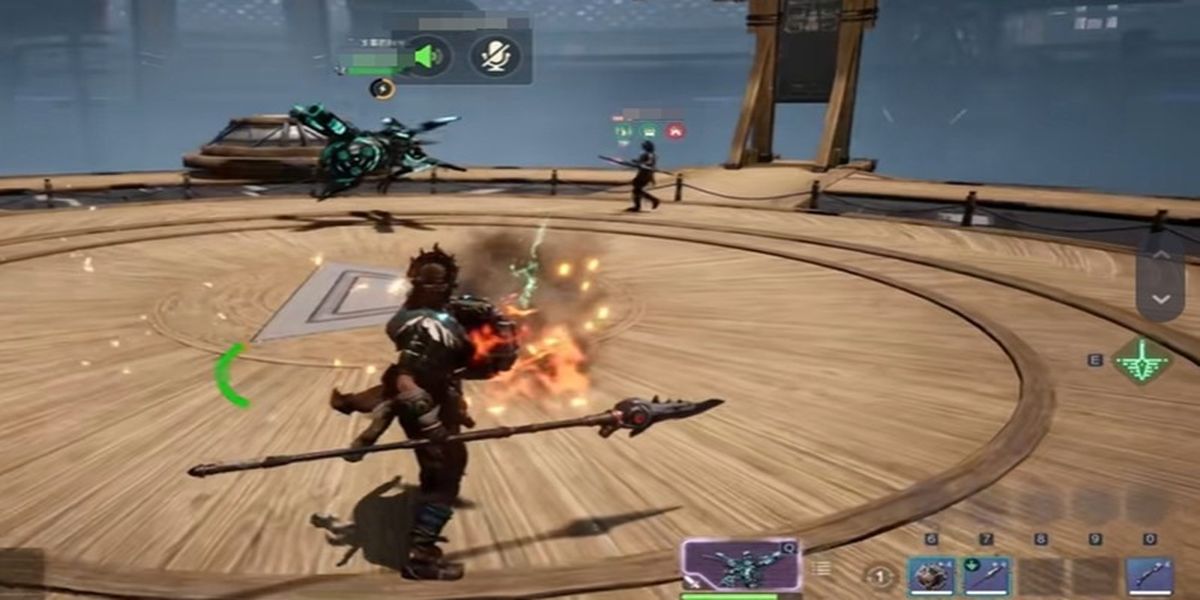Click the round number 1 hotbar page button
The height and width of the screenshot is (600, 1200).
point(879,577)
